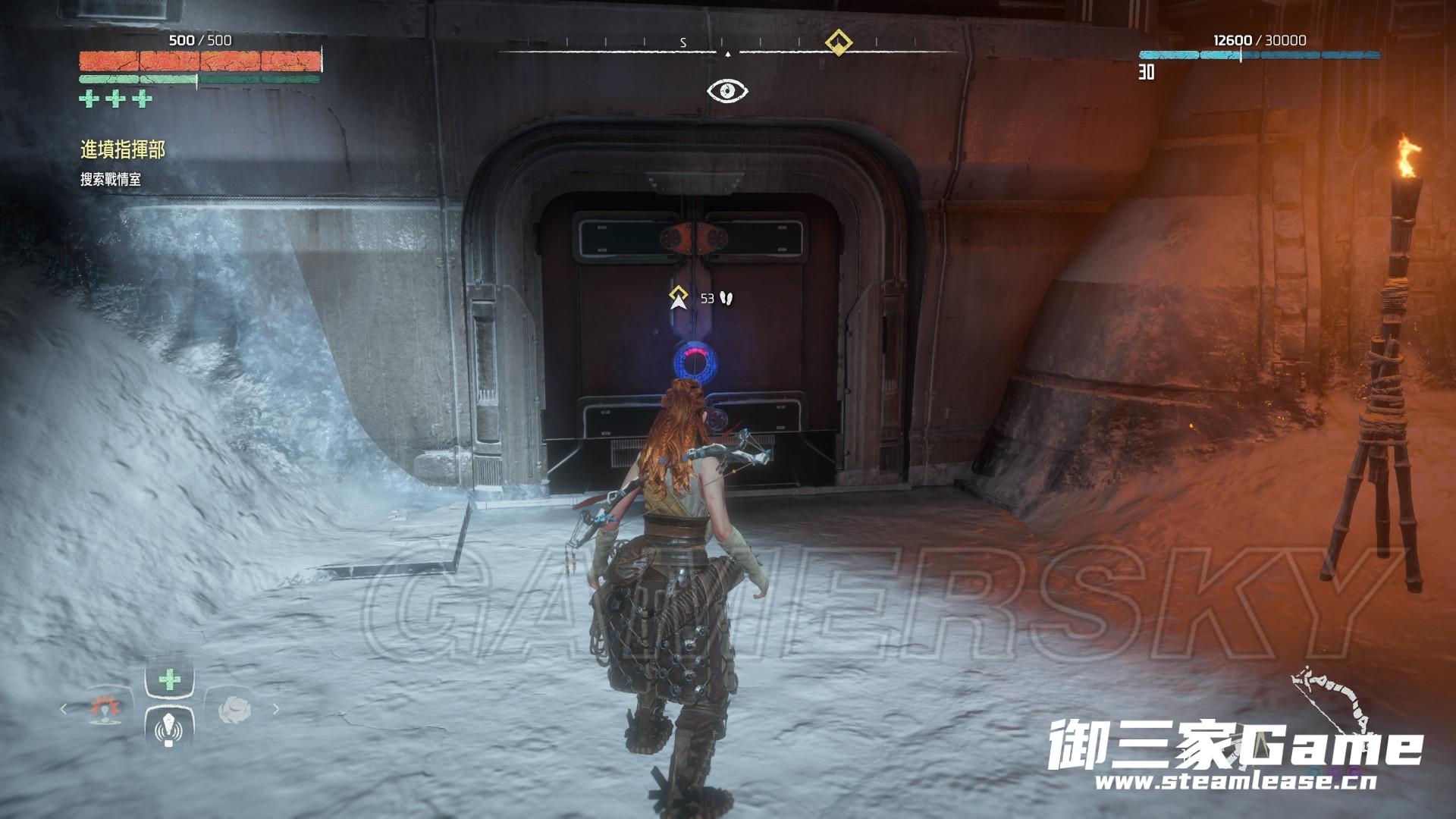Open the 進墳指揮部 quest tracker
The height and width of the screenshot is (819, 1456).
(x=122, y=150)
